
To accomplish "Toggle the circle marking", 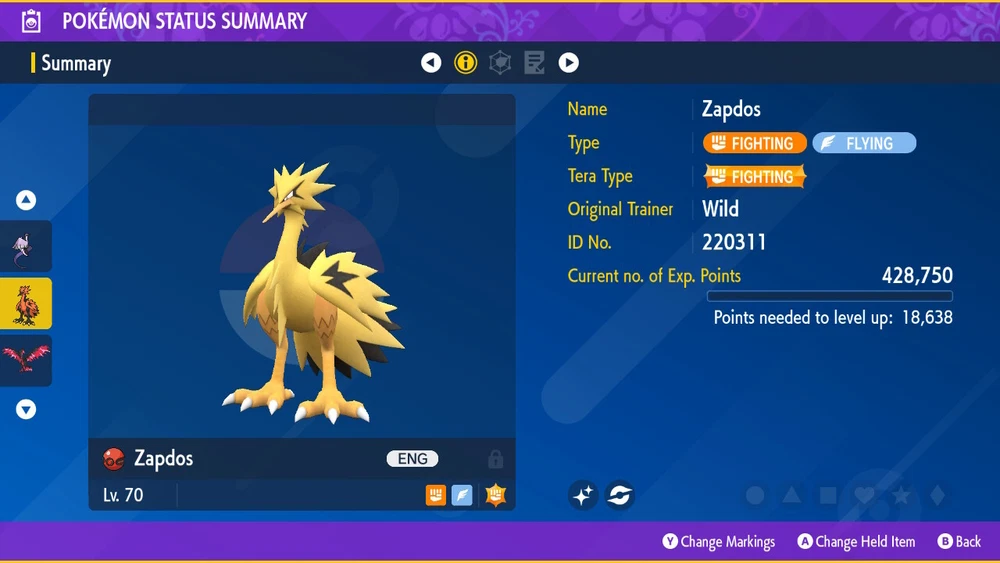I will (x=756, y=495).
